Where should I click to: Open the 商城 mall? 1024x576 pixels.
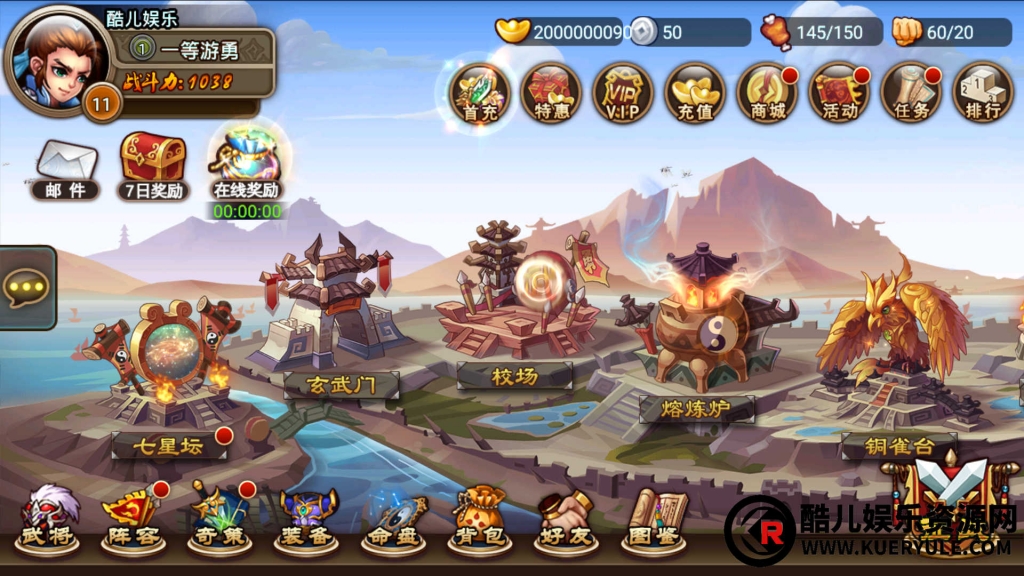click(x=767, y=93)
